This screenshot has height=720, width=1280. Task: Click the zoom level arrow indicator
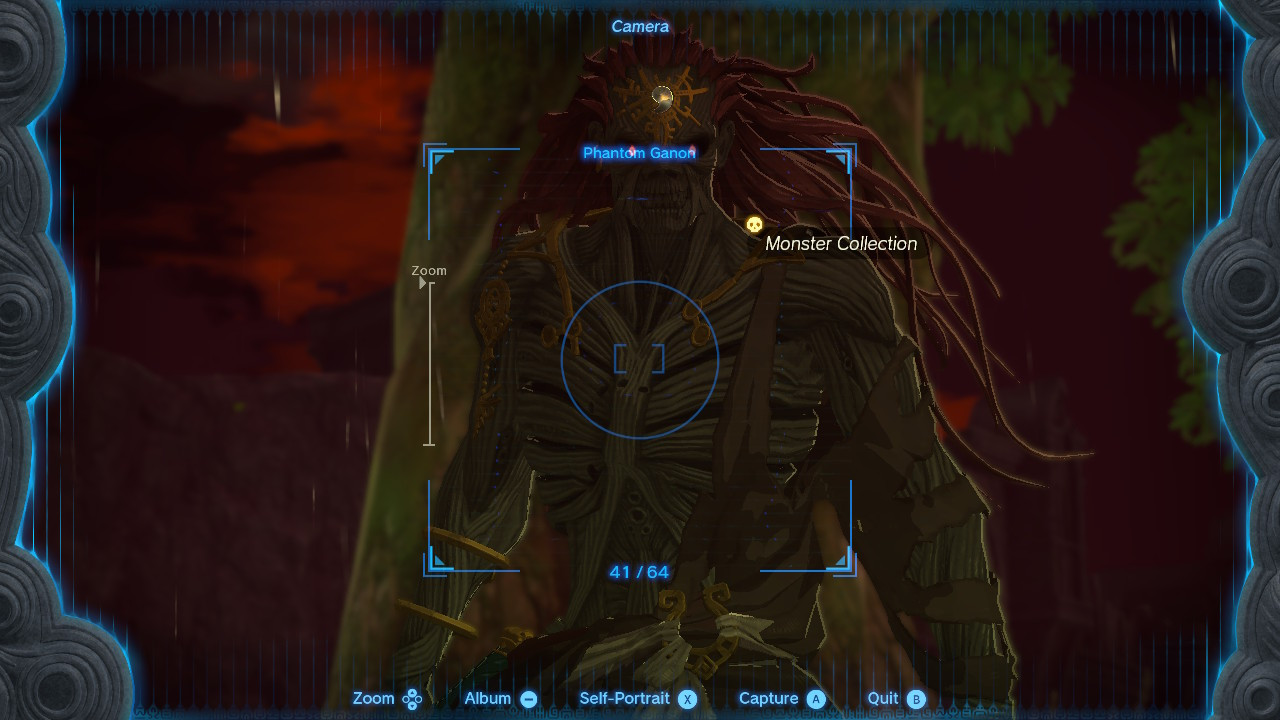424,283
